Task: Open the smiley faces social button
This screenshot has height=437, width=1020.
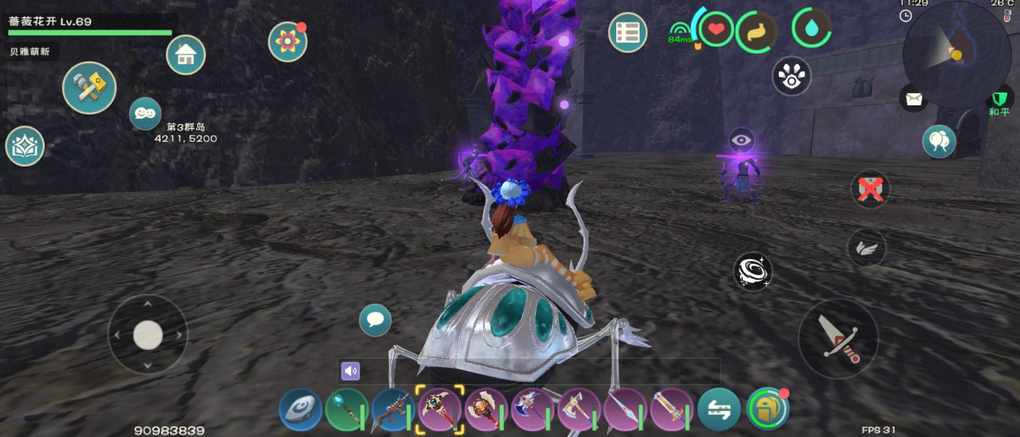Action: [x=145, y=113]
